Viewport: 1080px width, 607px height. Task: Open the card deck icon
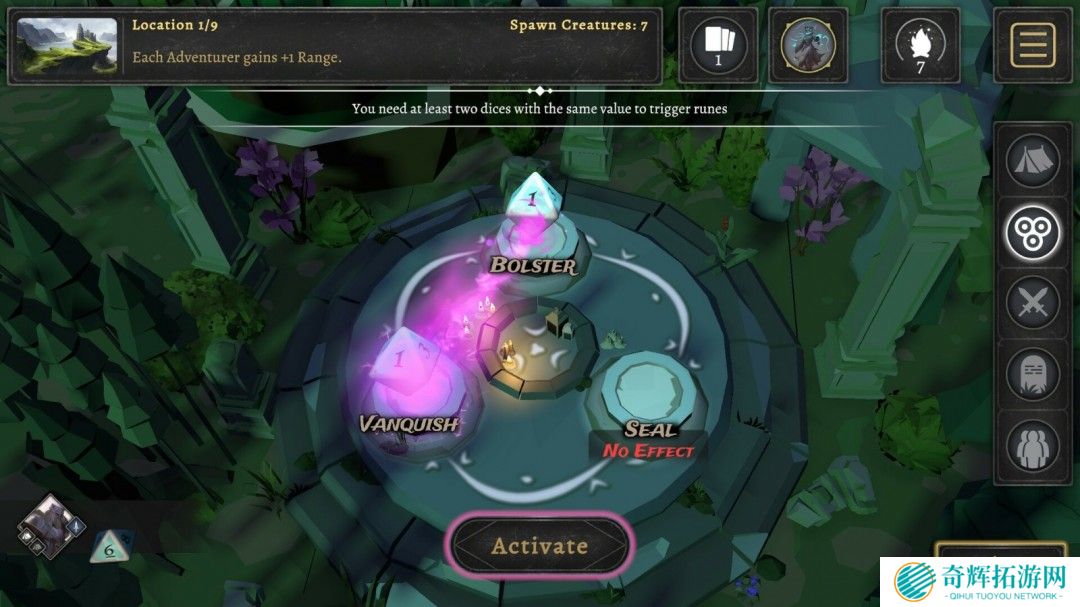point(717,45)
